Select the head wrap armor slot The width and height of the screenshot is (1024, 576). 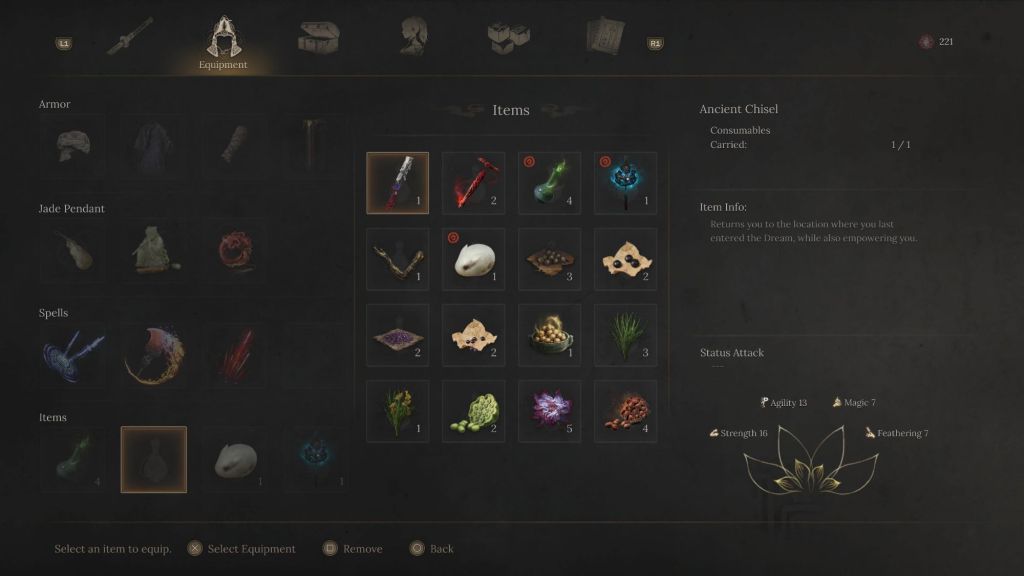click(x=72, y=146)
